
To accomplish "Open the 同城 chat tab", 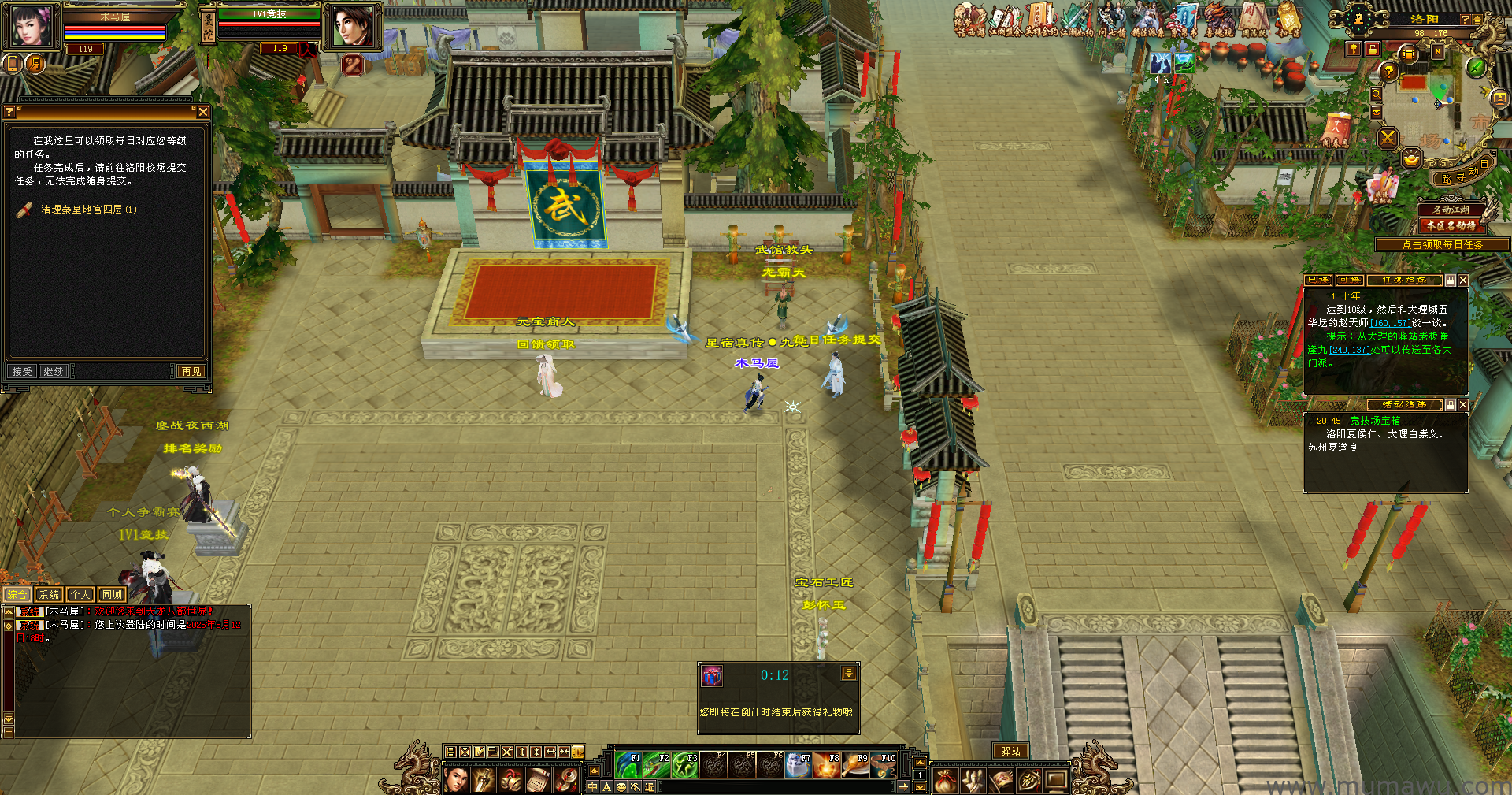I will pos(112,595).
